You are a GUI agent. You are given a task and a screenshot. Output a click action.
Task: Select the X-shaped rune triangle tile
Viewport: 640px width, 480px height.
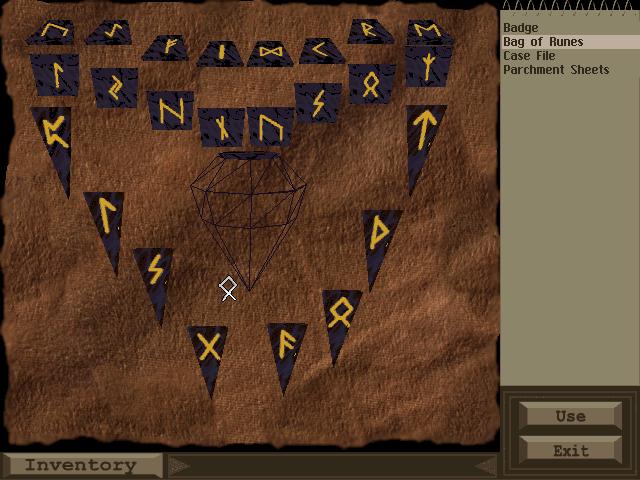[x=209, y=350]
